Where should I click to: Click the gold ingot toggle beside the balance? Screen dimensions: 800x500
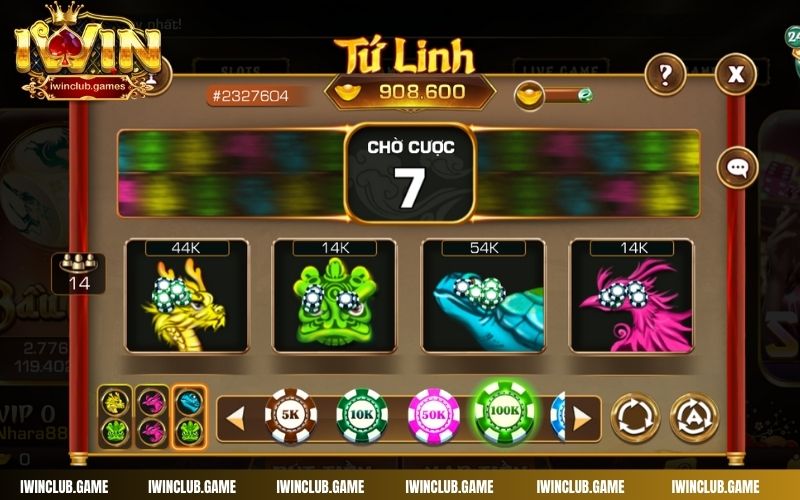[x=554, y=96]
